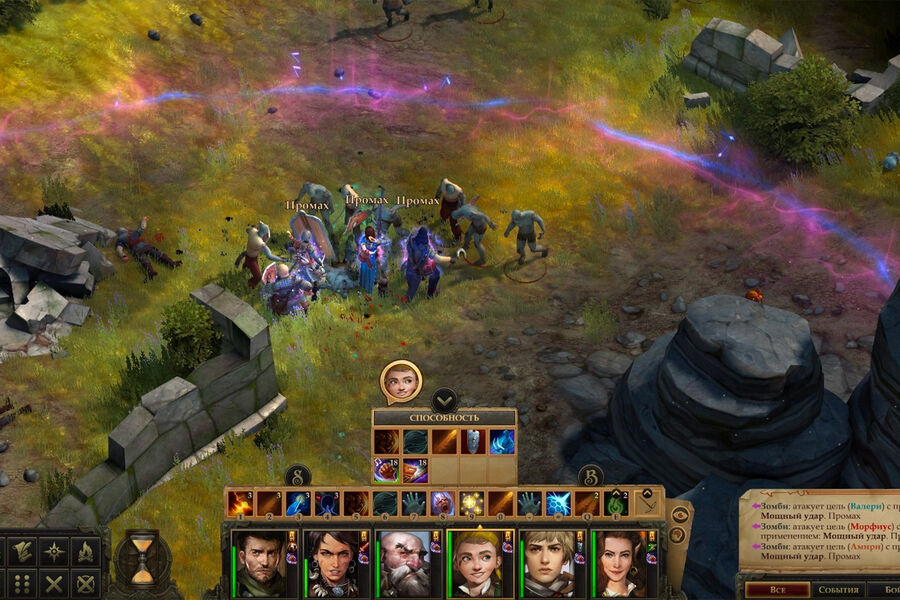
Task: Cast the golden sparkle burst spell
Action: (472, 503)
